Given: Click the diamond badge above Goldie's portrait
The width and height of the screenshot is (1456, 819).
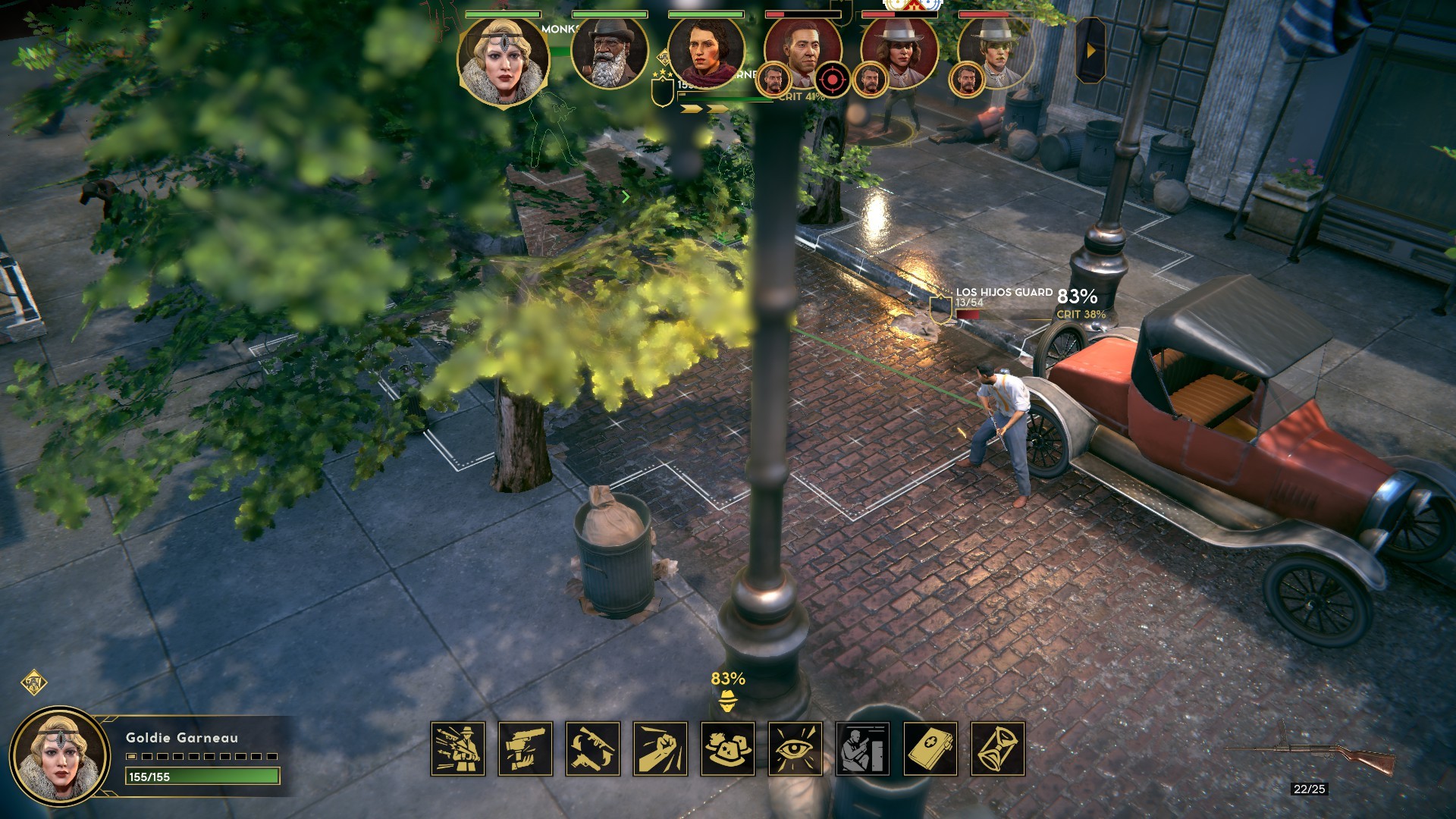Looking at the screenshot, I should tap(33, 682).
